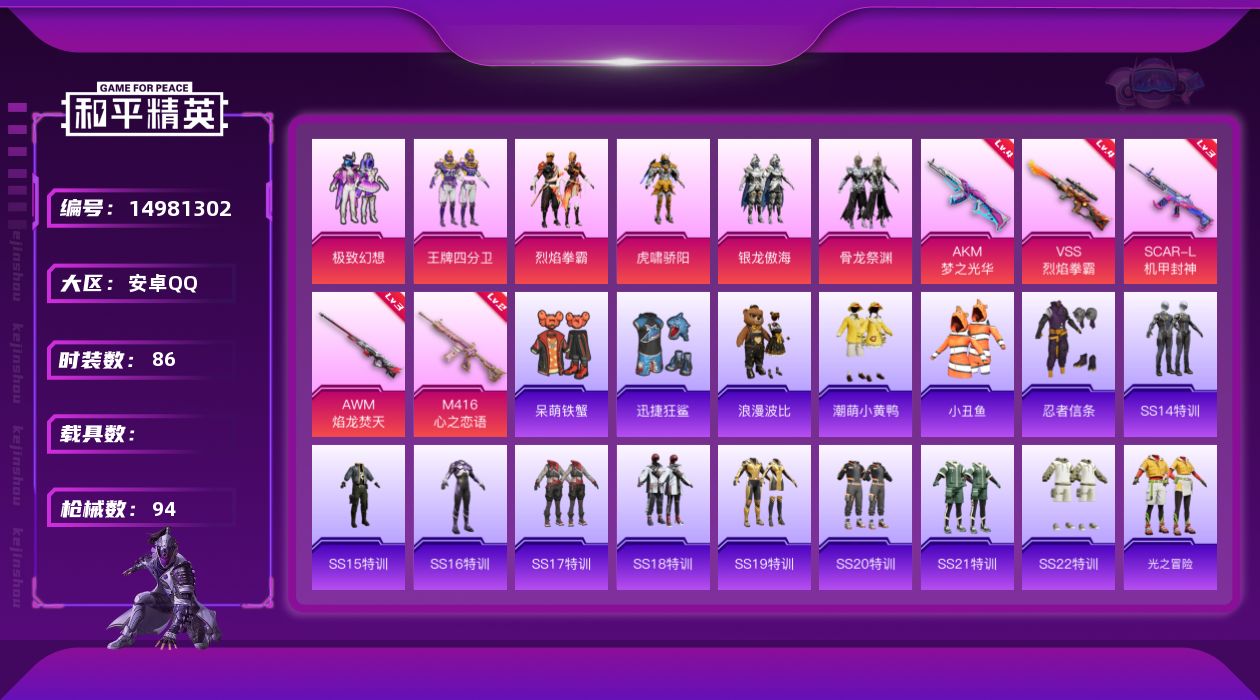Pick the 银龙傲海 outfit card

tap(764, 211)
